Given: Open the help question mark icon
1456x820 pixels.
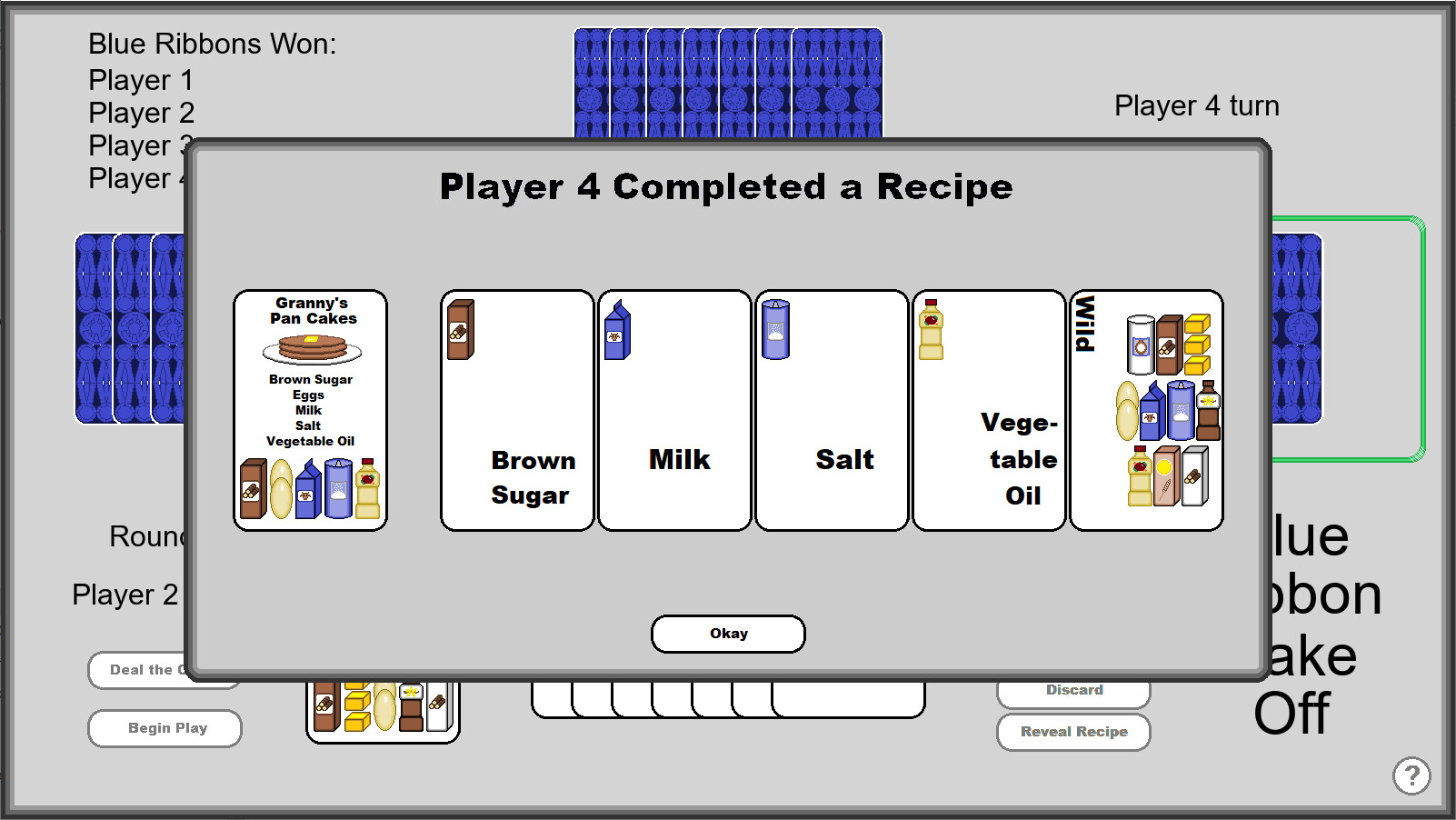Looking at the screenshot, I should (x=1411, y=775).
